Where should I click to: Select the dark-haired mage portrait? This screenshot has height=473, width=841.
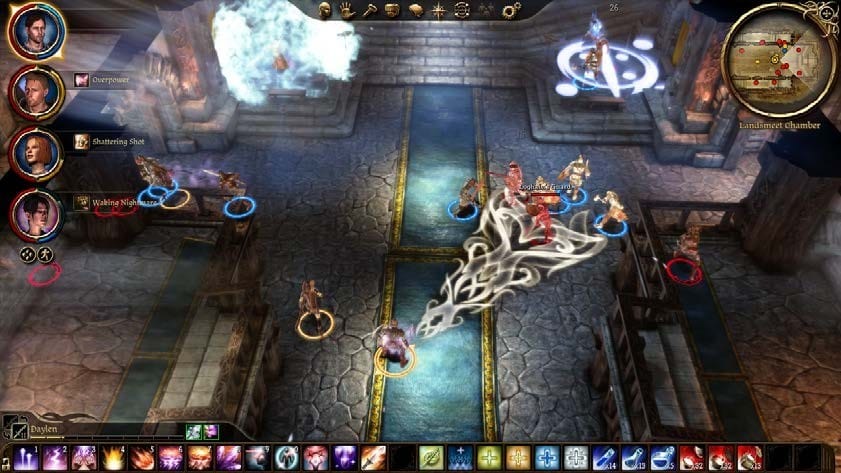37,214
